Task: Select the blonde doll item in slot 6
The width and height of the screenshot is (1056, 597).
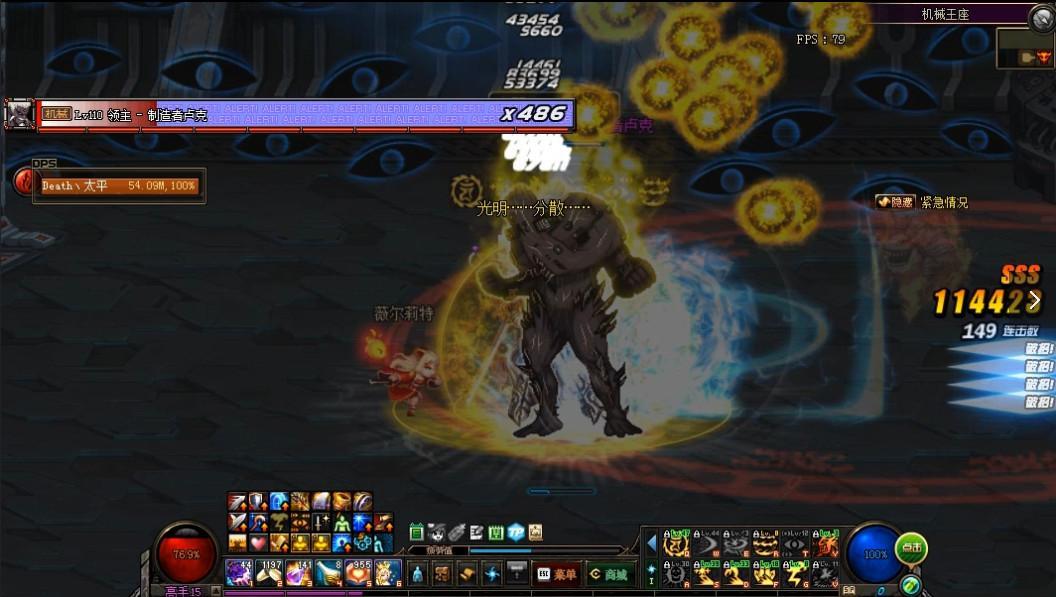Action: (x=387, y=573)
